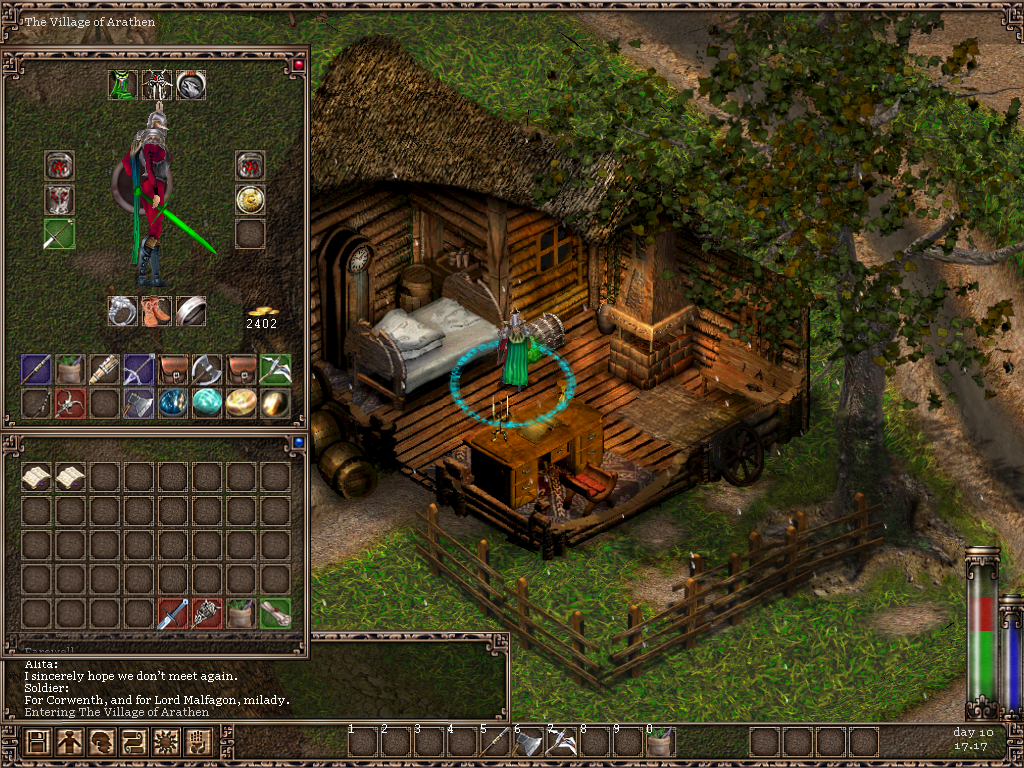The image size is (1024, 768).
Task: Pick the twisted silver ring slot
Action: [123, 311]
